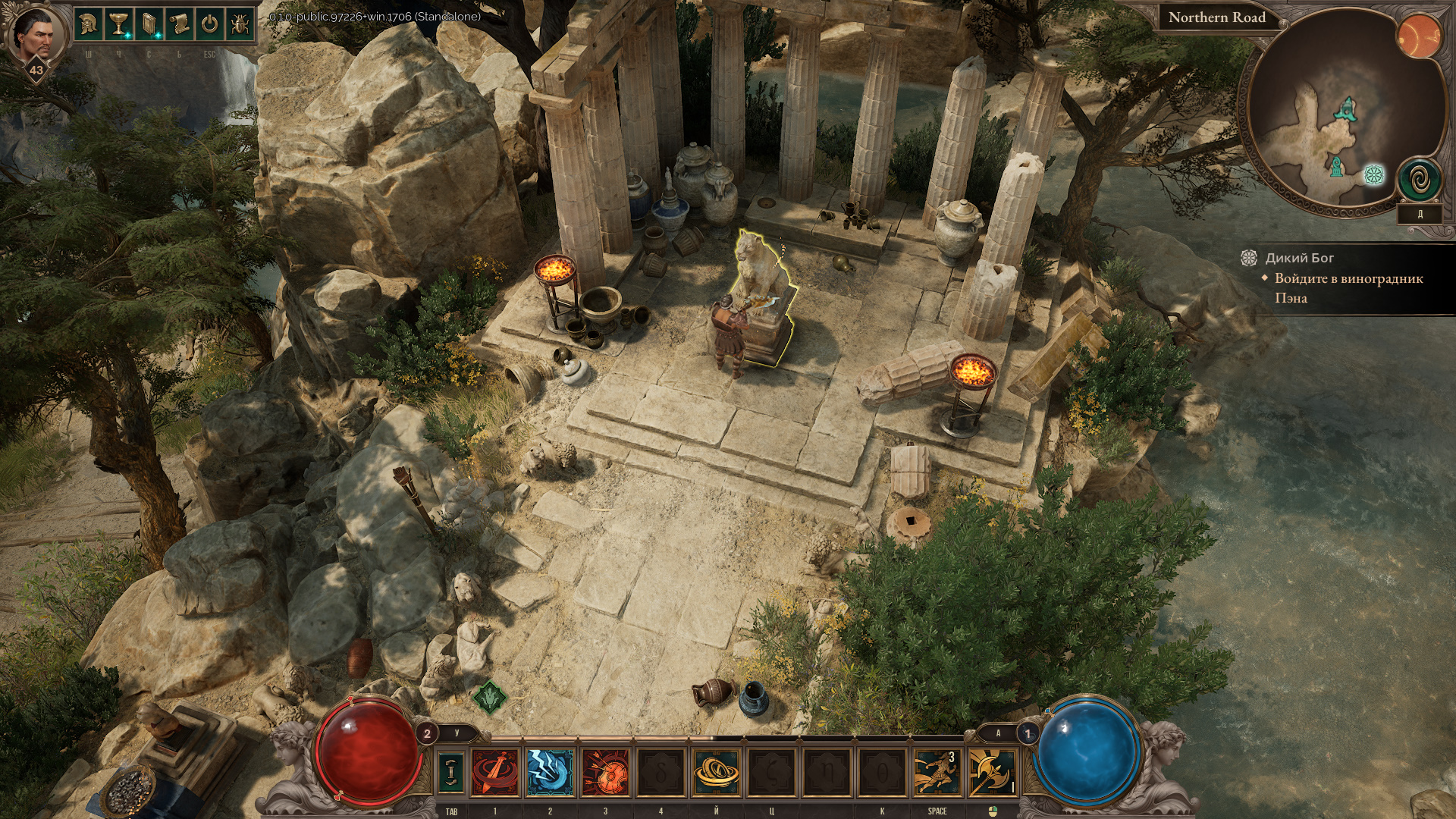
Task: Open the bug report beetle icon
Action: point(240,25)
